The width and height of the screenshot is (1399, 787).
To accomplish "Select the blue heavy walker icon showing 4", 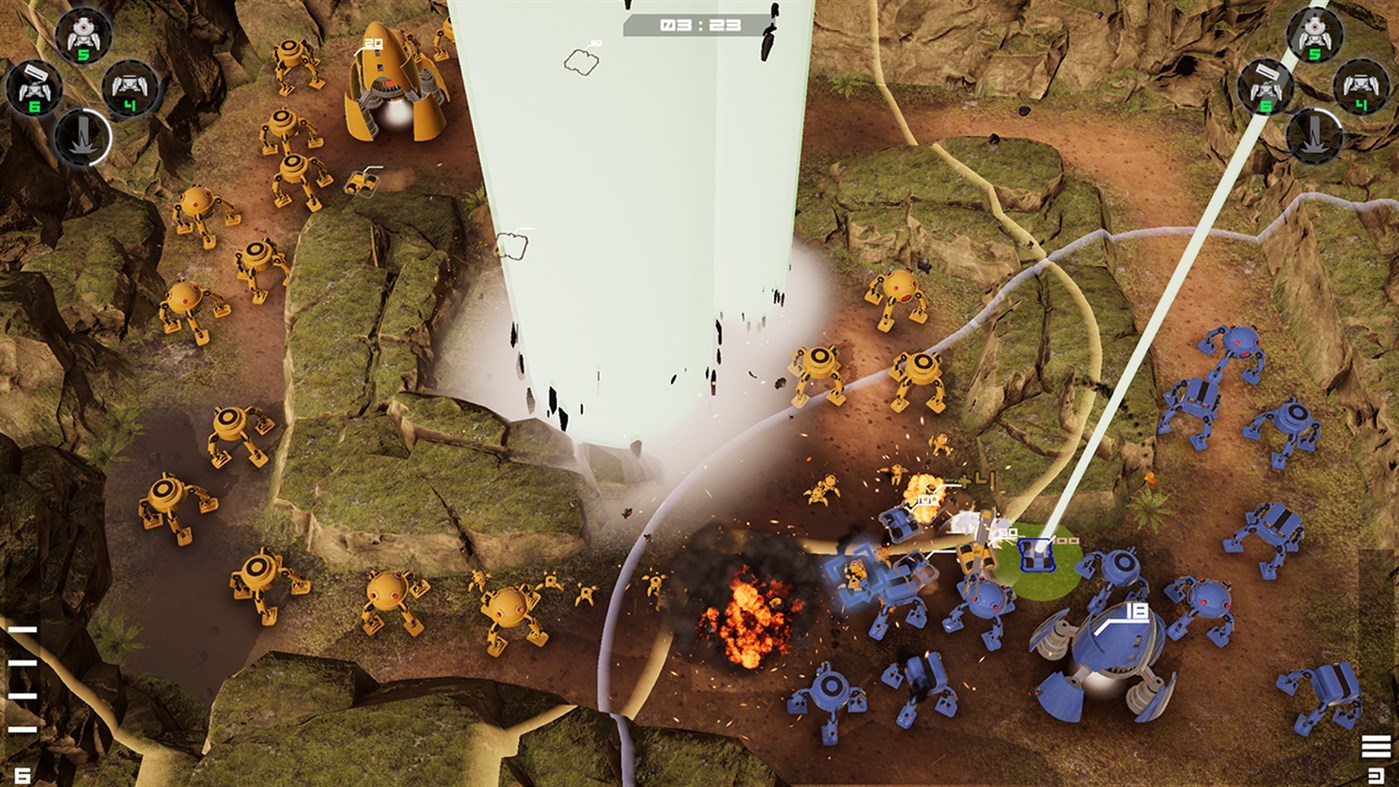I will (1362, 88).
